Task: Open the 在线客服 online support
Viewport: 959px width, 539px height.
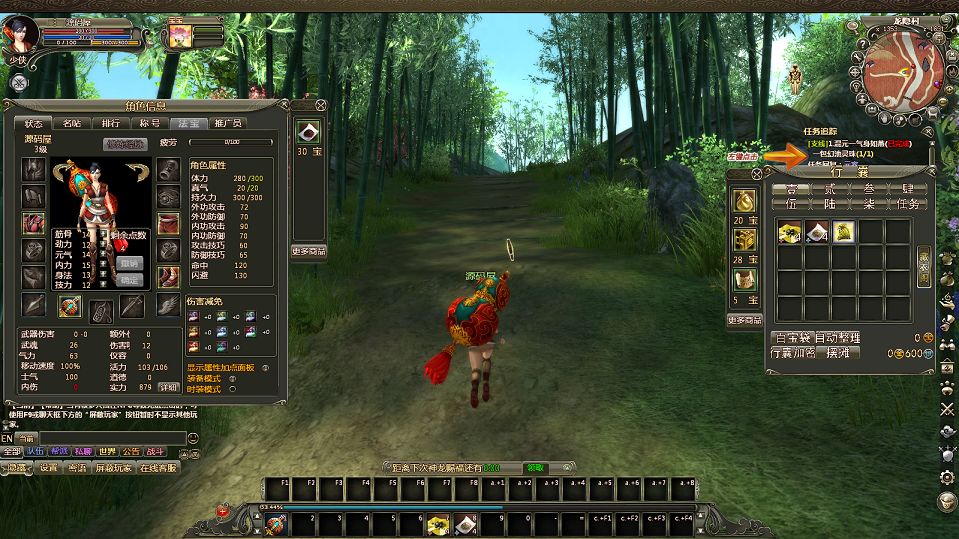Action: click(x=157, y=468)
